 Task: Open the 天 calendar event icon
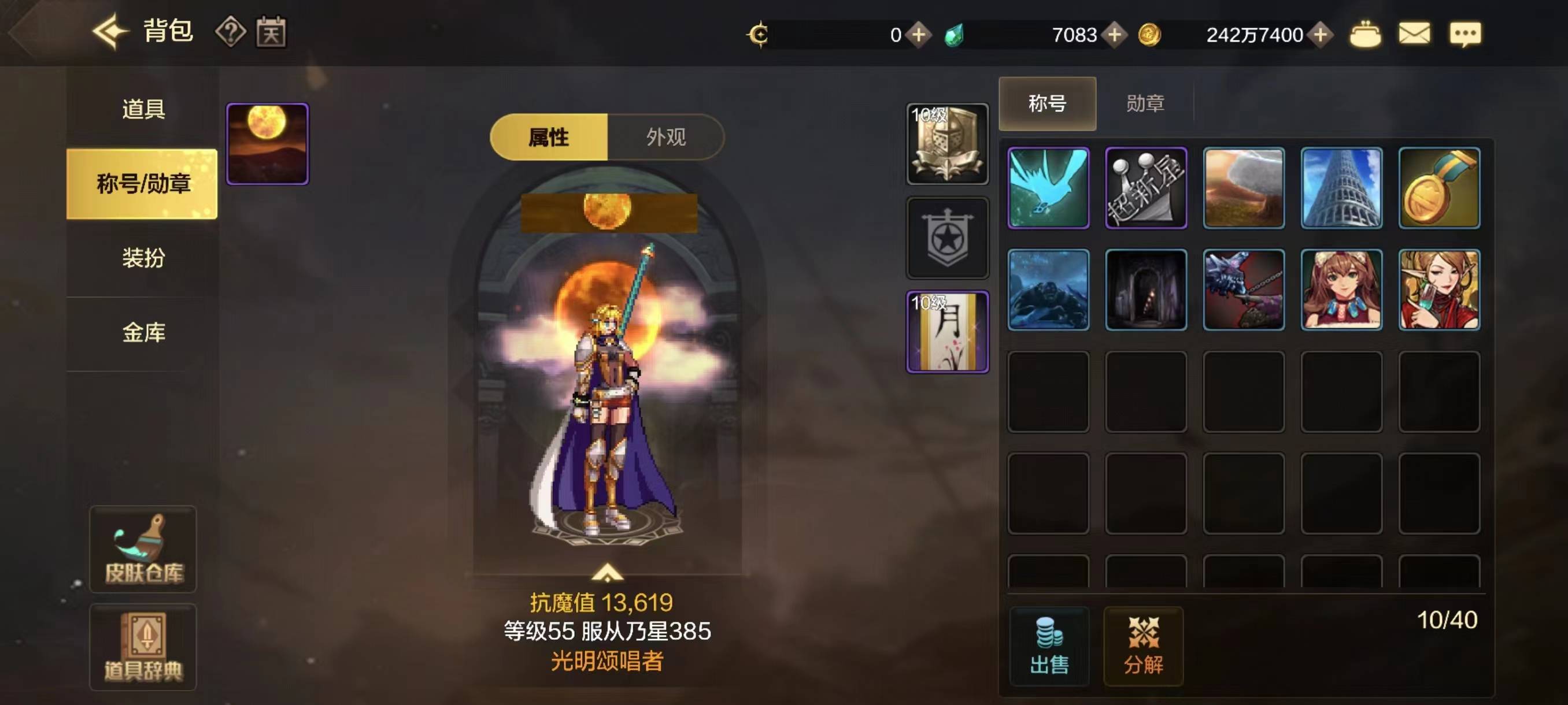click(273, 34)
